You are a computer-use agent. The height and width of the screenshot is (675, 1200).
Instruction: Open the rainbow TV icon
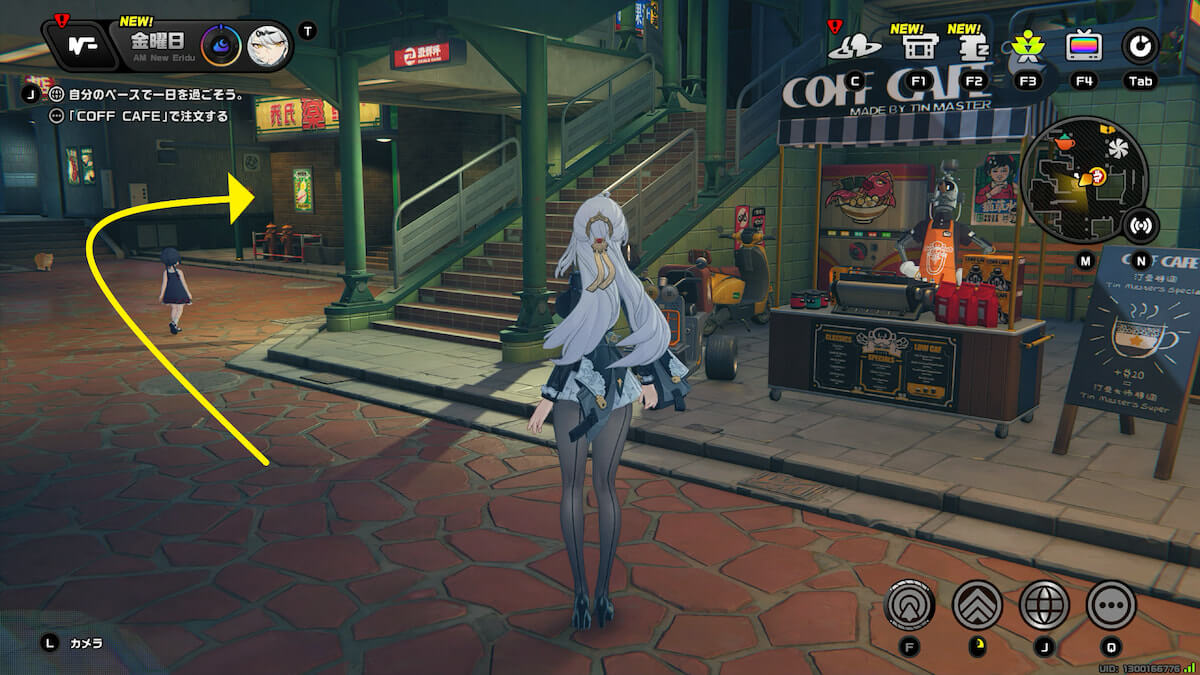[x=1083, y=46]
